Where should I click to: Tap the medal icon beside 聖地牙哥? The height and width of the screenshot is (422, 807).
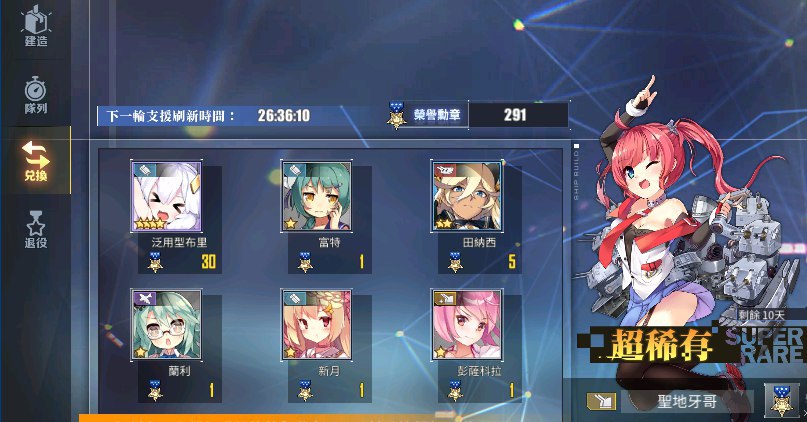(x=781, y=401)
